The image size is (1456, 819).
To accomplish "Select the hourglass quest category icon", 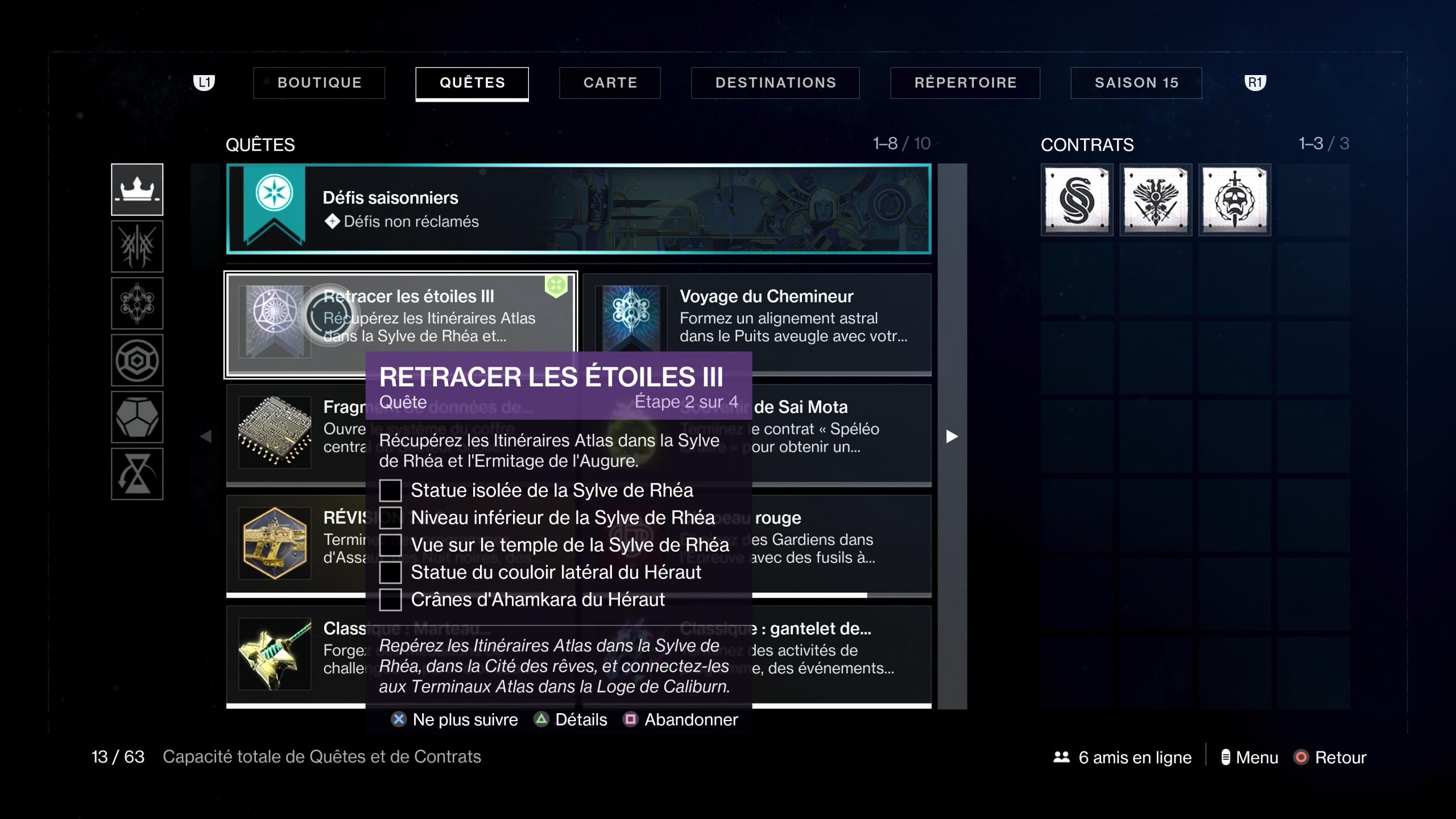I will [x=137, y=474].
